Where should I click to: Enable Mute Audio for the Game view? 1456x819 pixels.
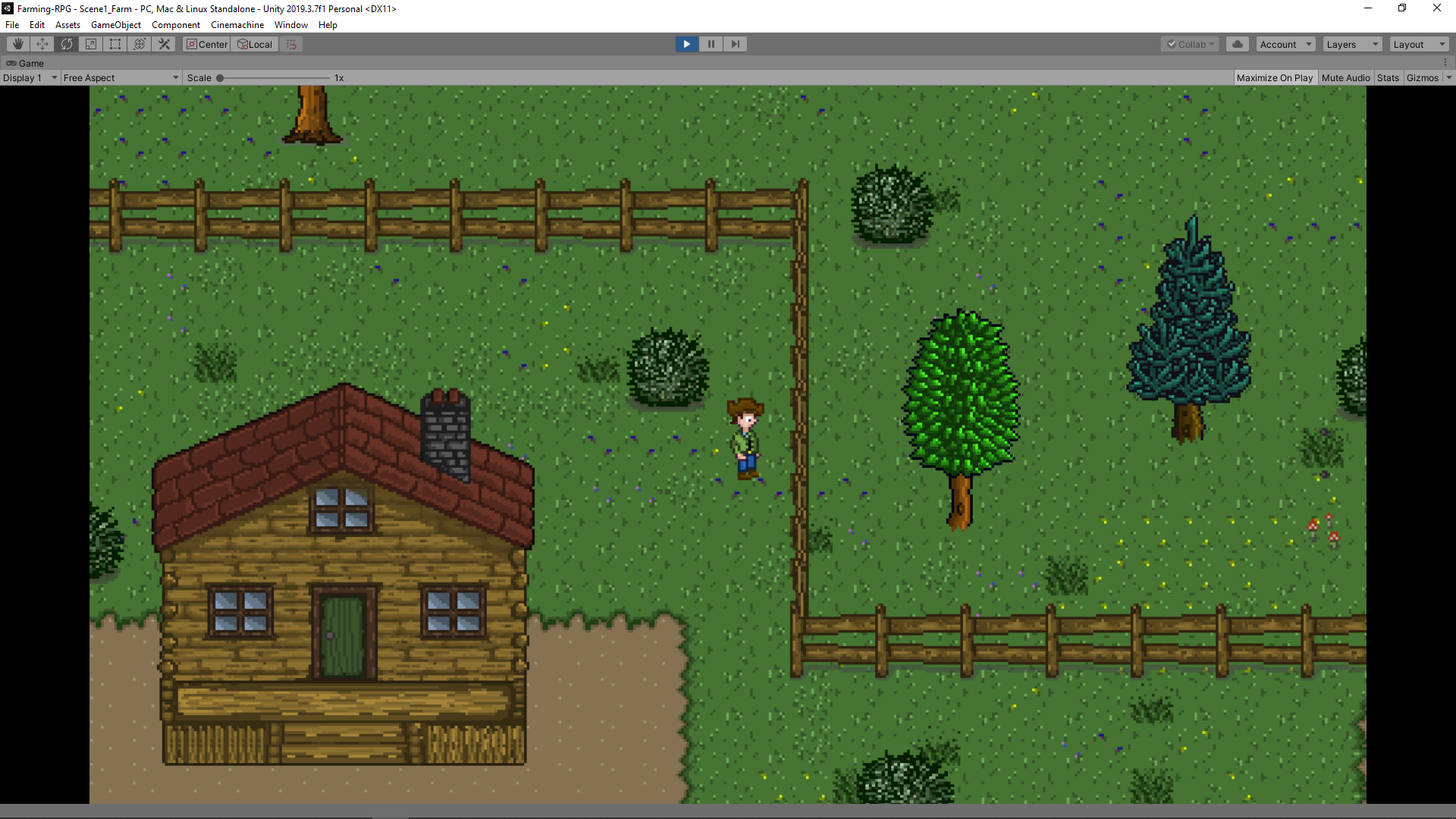(1346, 77)
